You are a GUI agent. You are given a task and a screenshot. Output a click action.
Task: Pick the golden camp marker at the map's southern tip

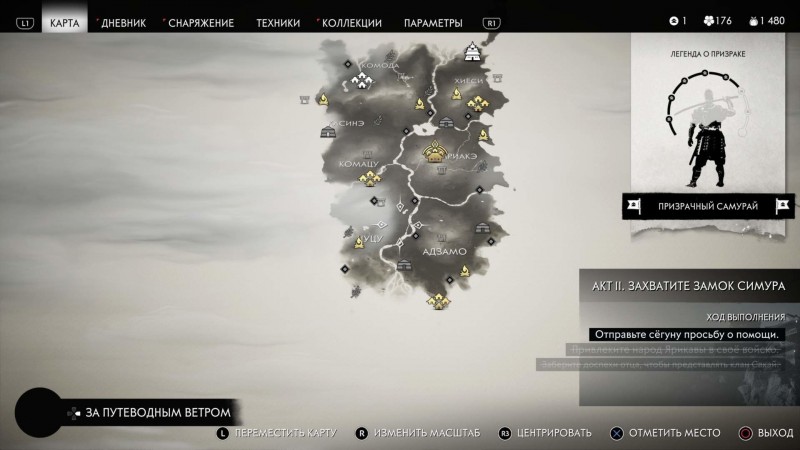[x=435, y=300]
